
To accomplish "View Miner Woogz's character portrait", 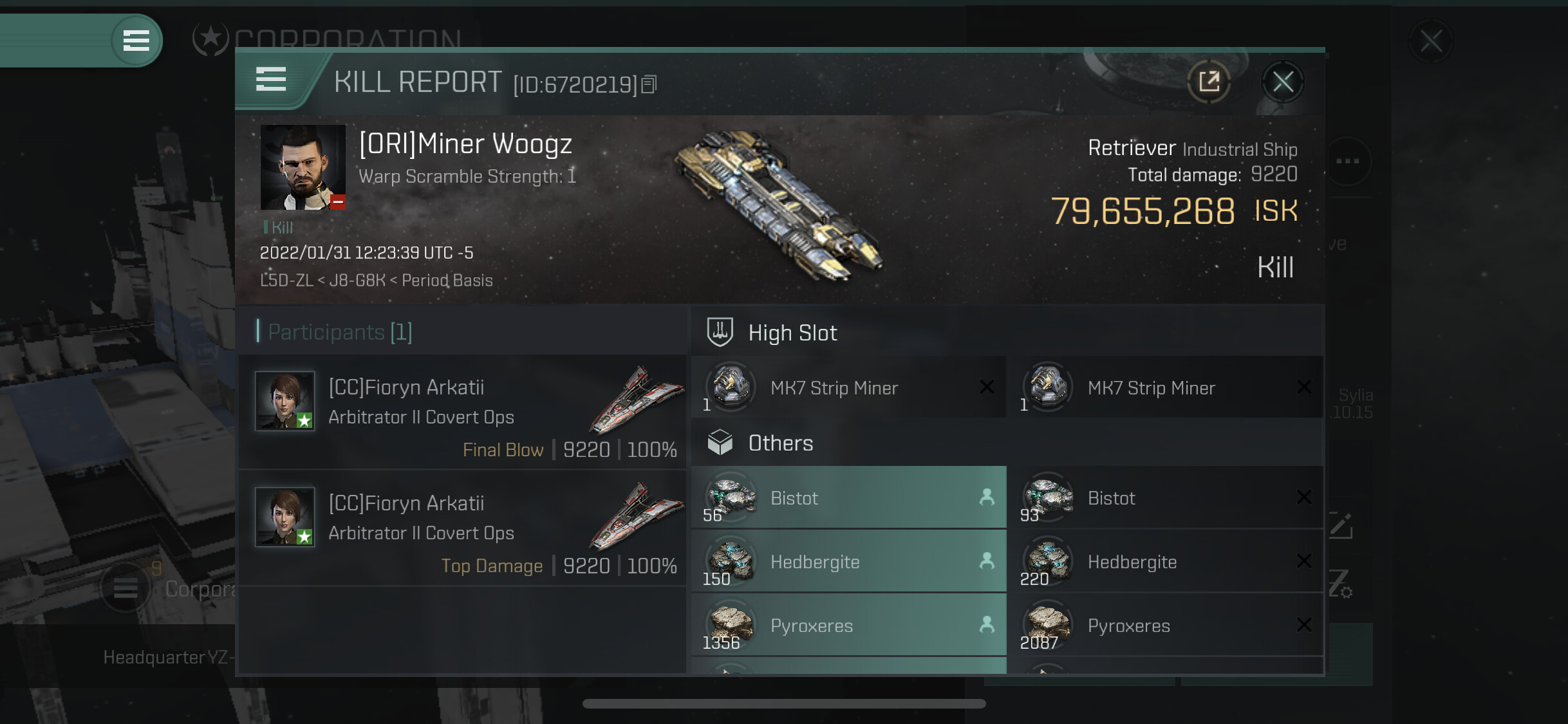I will [303, 167].
